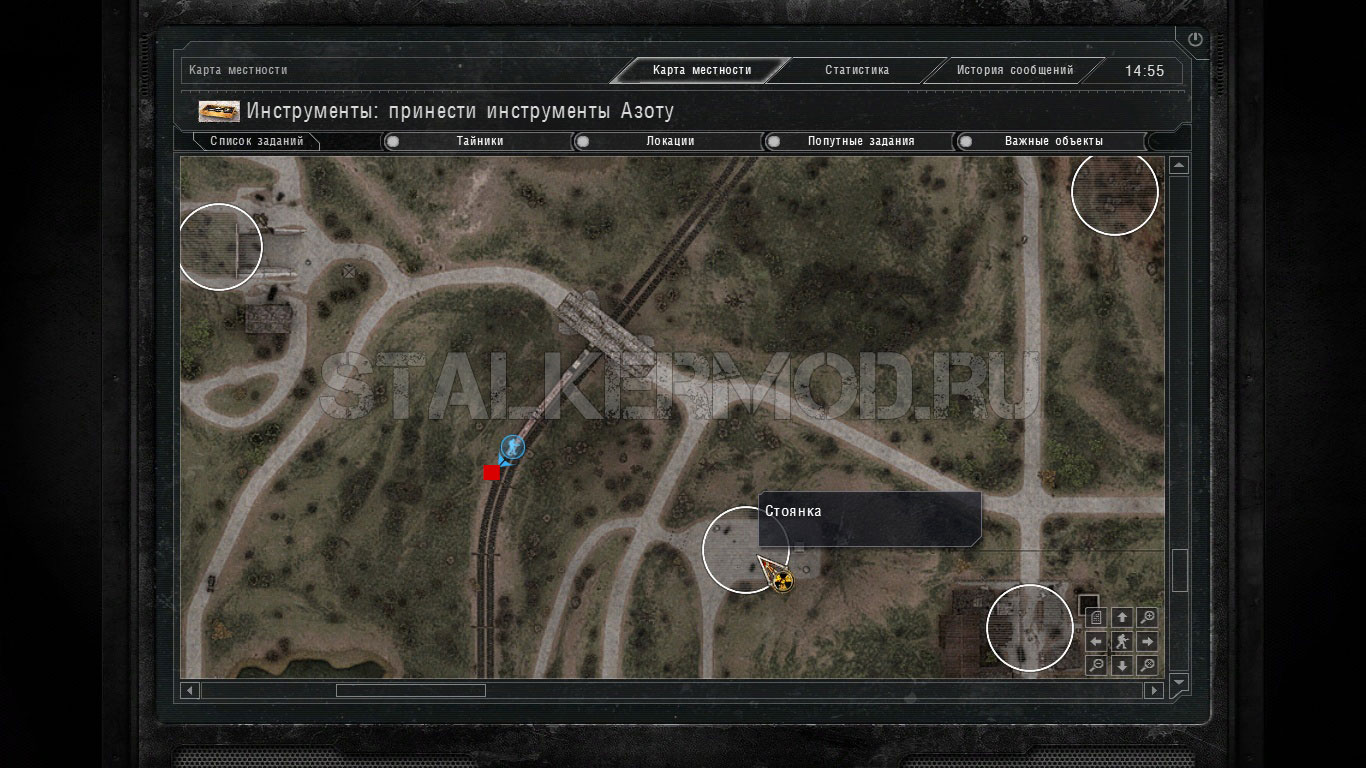Pan the map down with the arrow button
This screenshot has height=768, width=1366.
(1122, 666)
